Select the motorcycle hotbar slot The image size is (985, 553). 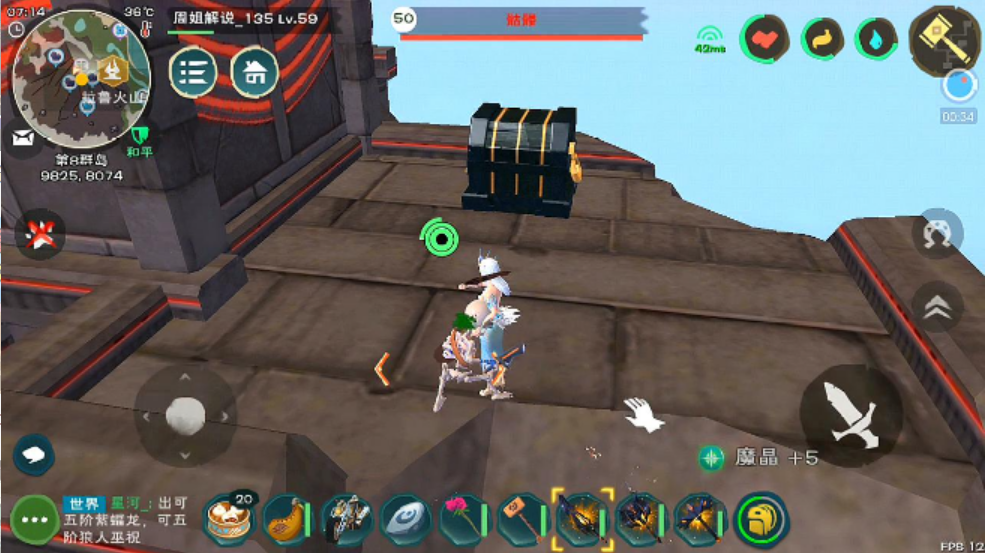coord(347,520)
